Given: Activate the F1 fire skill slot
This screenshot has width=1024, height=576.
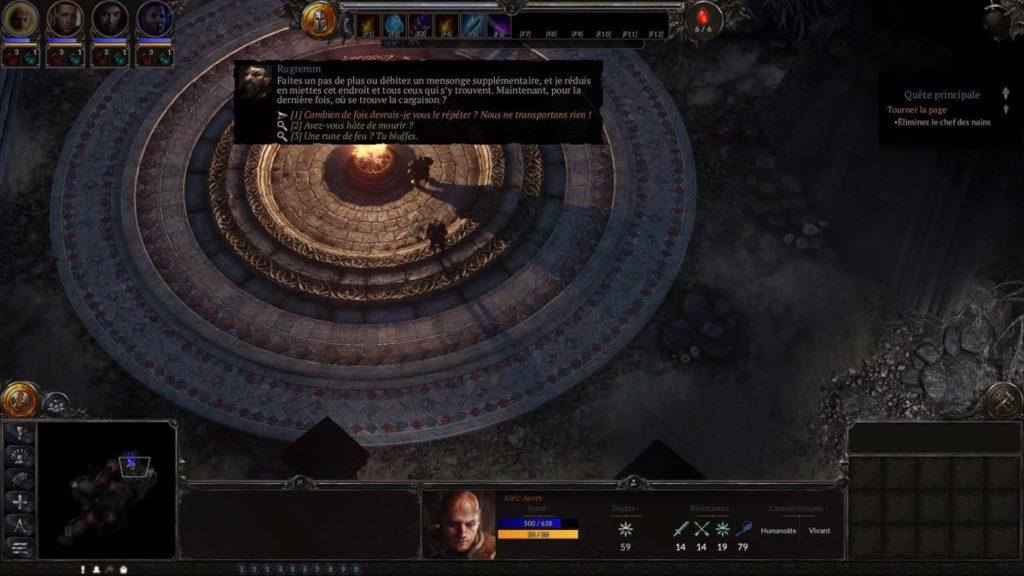Looking at the screenshot, I should click(x=366, y=25).
